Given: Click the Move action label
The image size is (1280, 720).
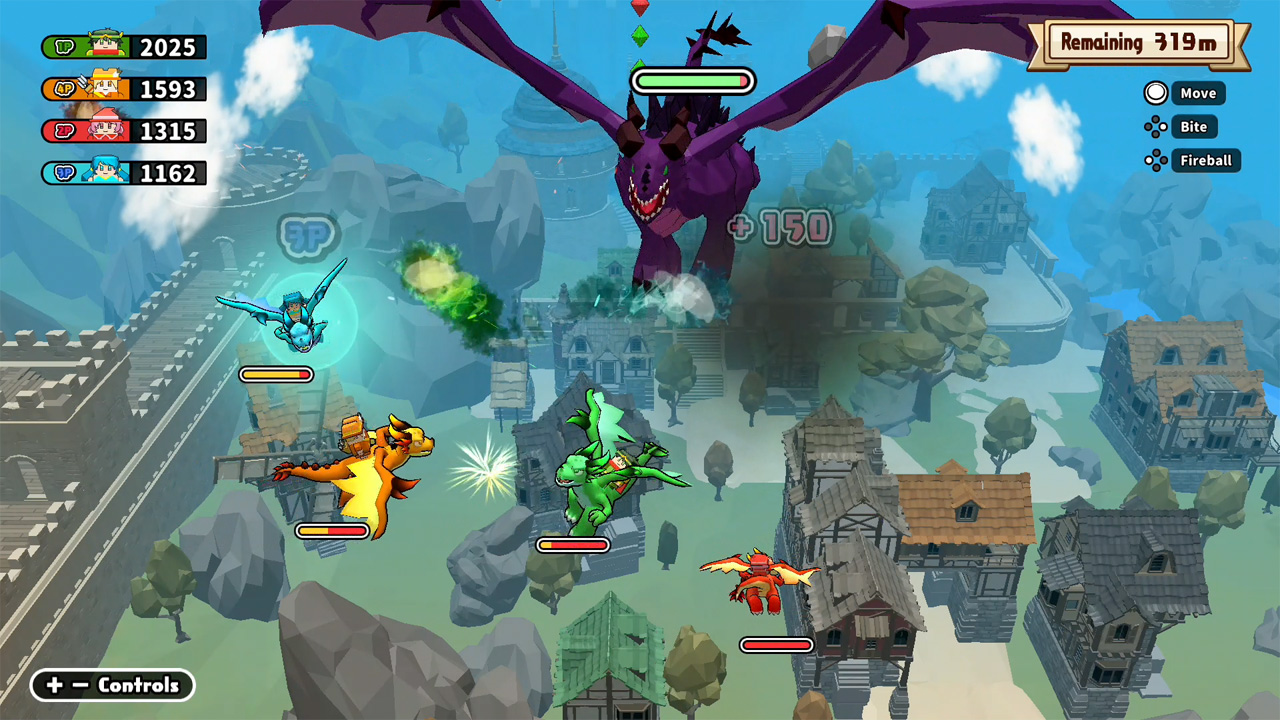Looking at the screenshot, I should [x=1198, y=93].
